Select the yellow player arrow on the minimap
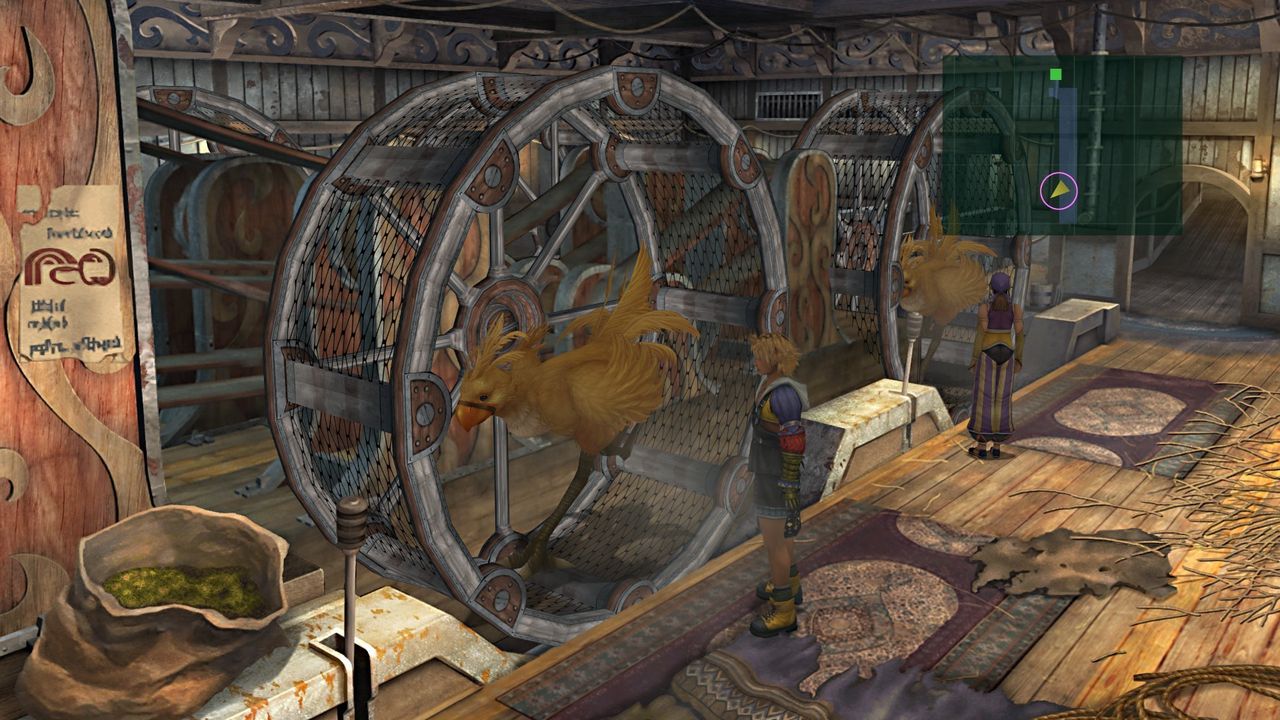1280x720 pixels. pyautogui.click(x=1058, y=191)
